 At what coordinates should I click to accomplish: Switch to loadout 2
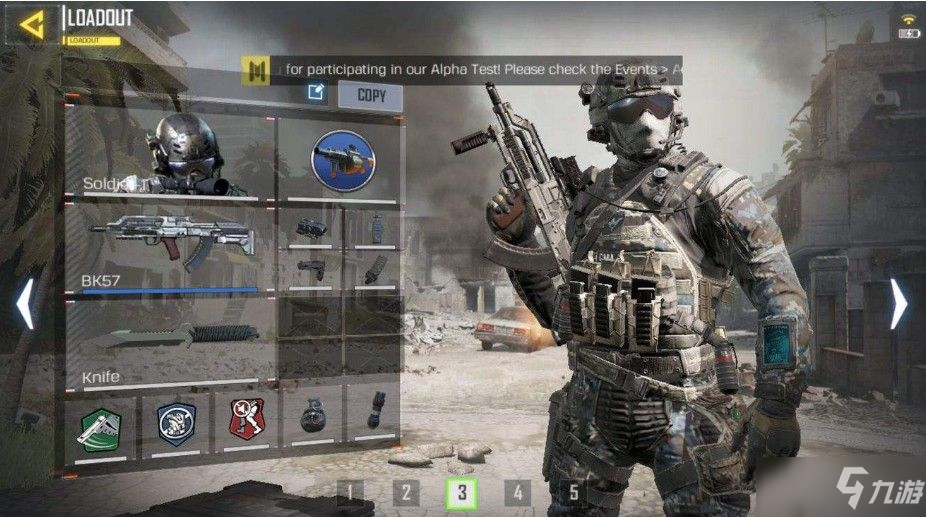pyautogui.click(x=405, y=492)
